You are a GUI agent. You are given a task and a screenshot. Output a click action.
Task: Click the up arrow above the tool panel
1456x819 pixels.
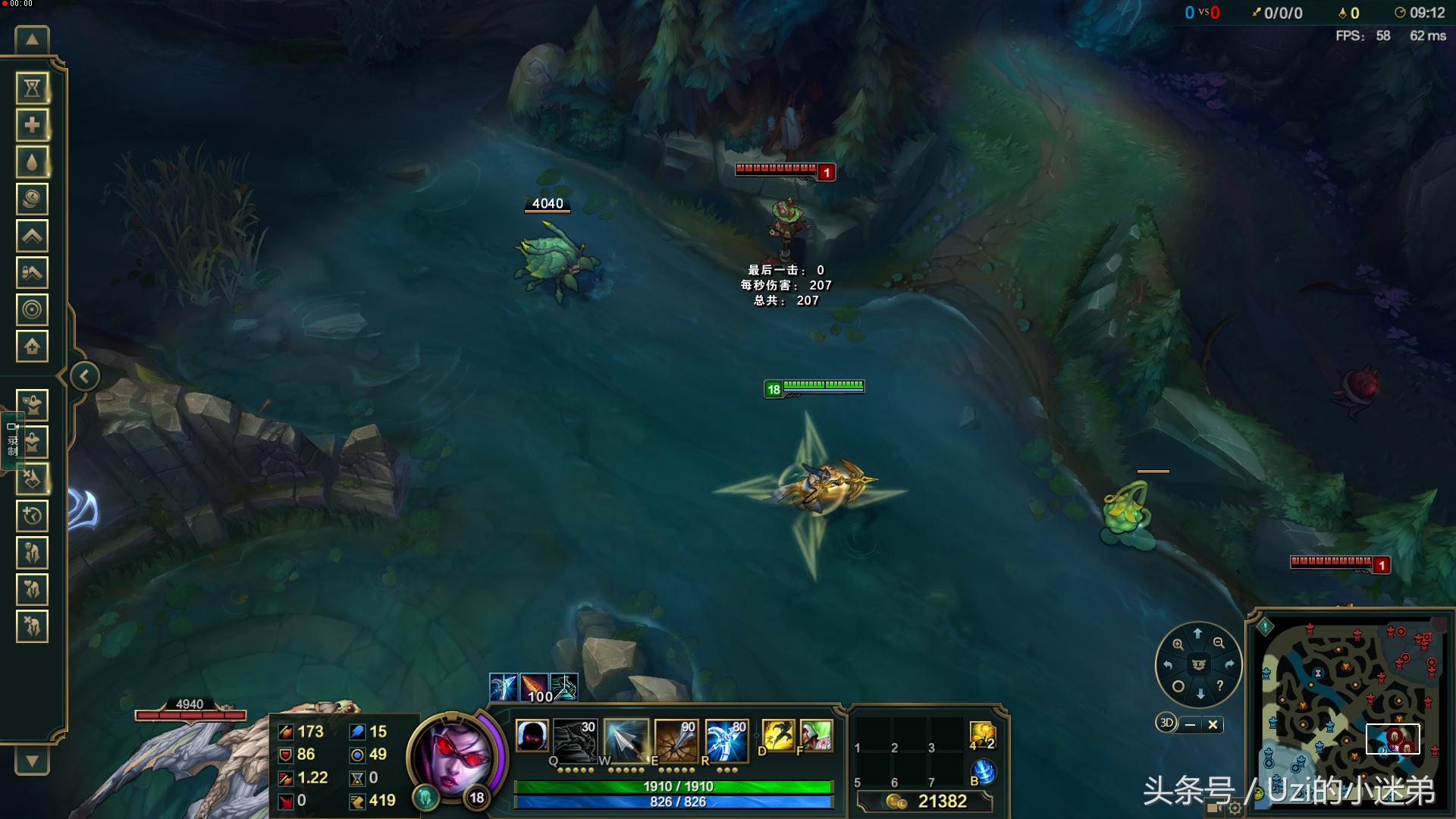pos(32,40)
